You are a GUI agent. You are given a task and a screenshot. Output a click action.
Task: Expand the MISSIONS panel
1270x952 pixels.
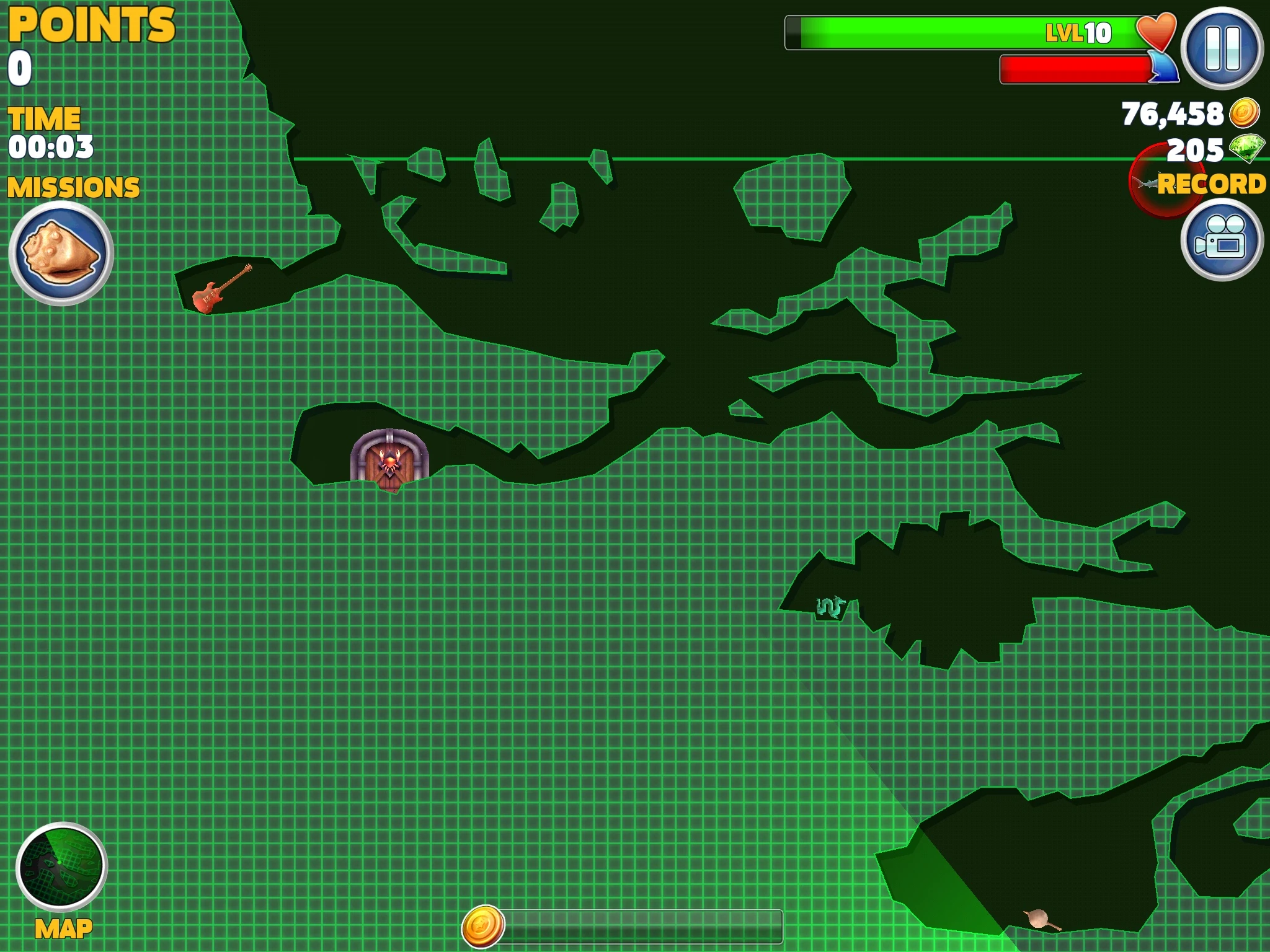(x=74, y=185)
